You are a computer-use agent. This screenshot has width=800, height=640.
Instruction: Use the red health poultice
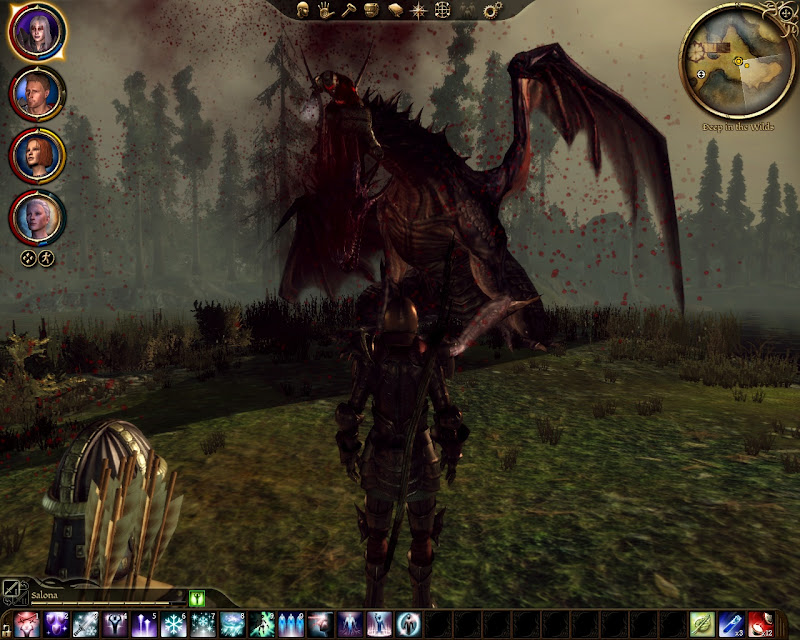tap(763, 625)
